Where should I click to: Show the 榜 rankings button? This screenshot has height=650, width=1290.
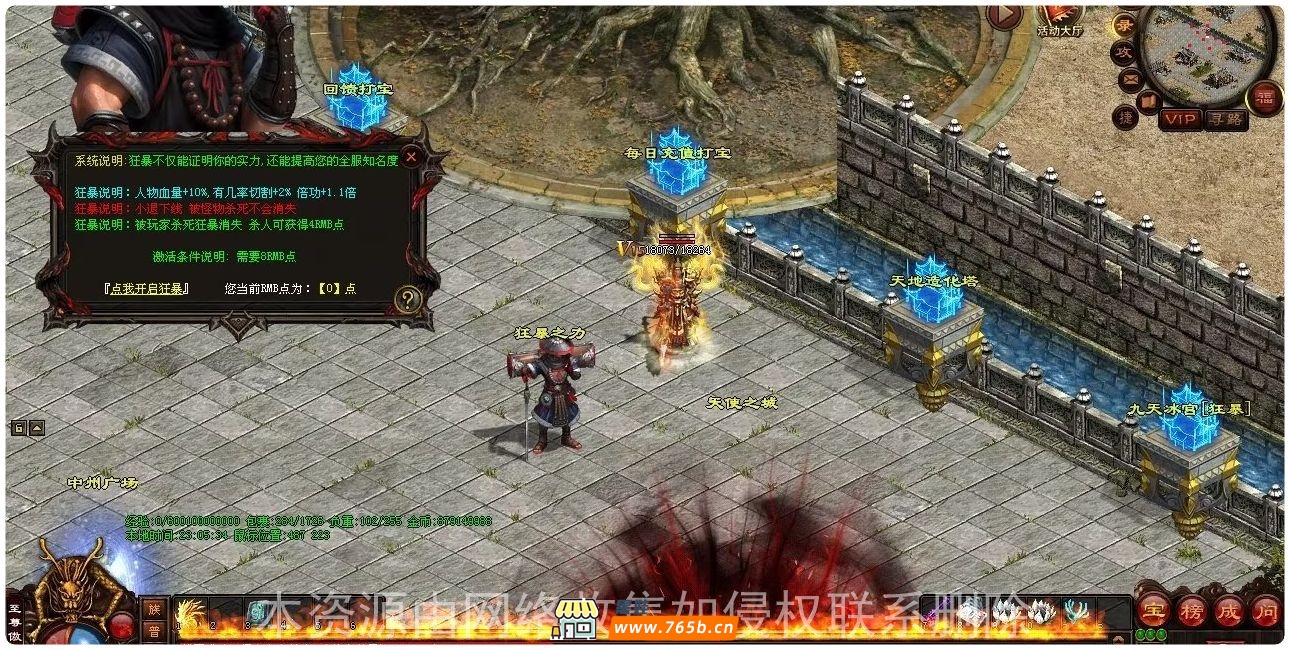(x=1191, y=609)
